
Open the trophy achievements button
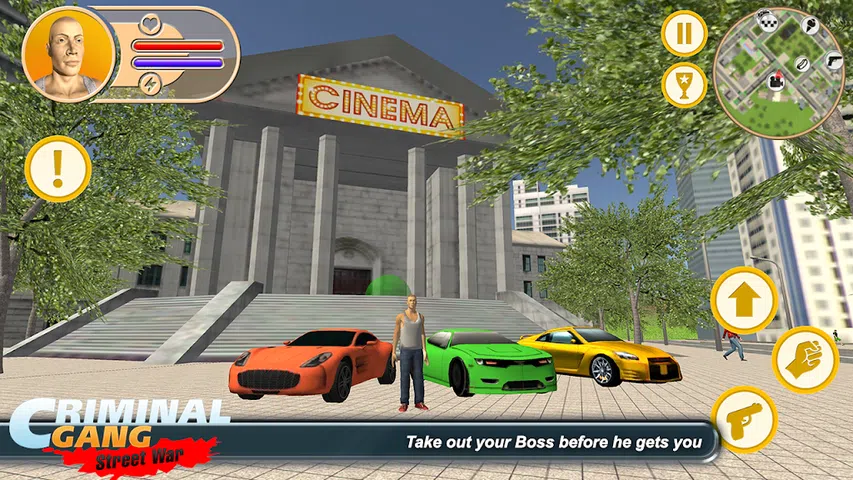(x=684, y=85)
